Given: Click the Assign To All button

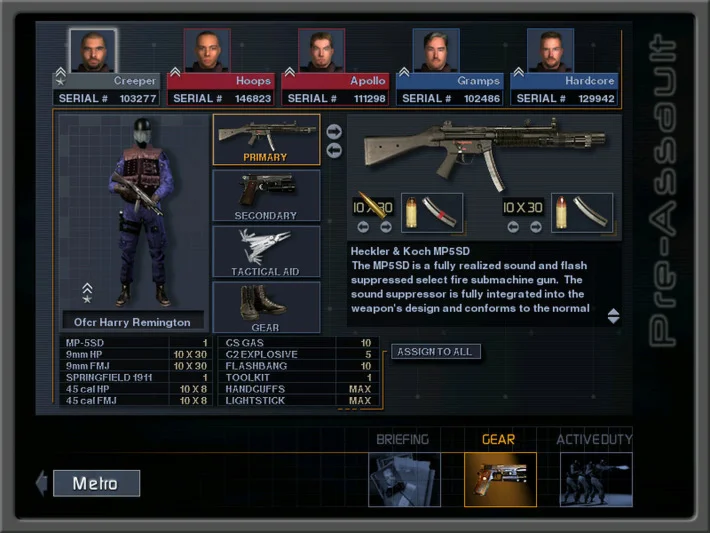Looking at the screenshot, I should tap(435, 352).
